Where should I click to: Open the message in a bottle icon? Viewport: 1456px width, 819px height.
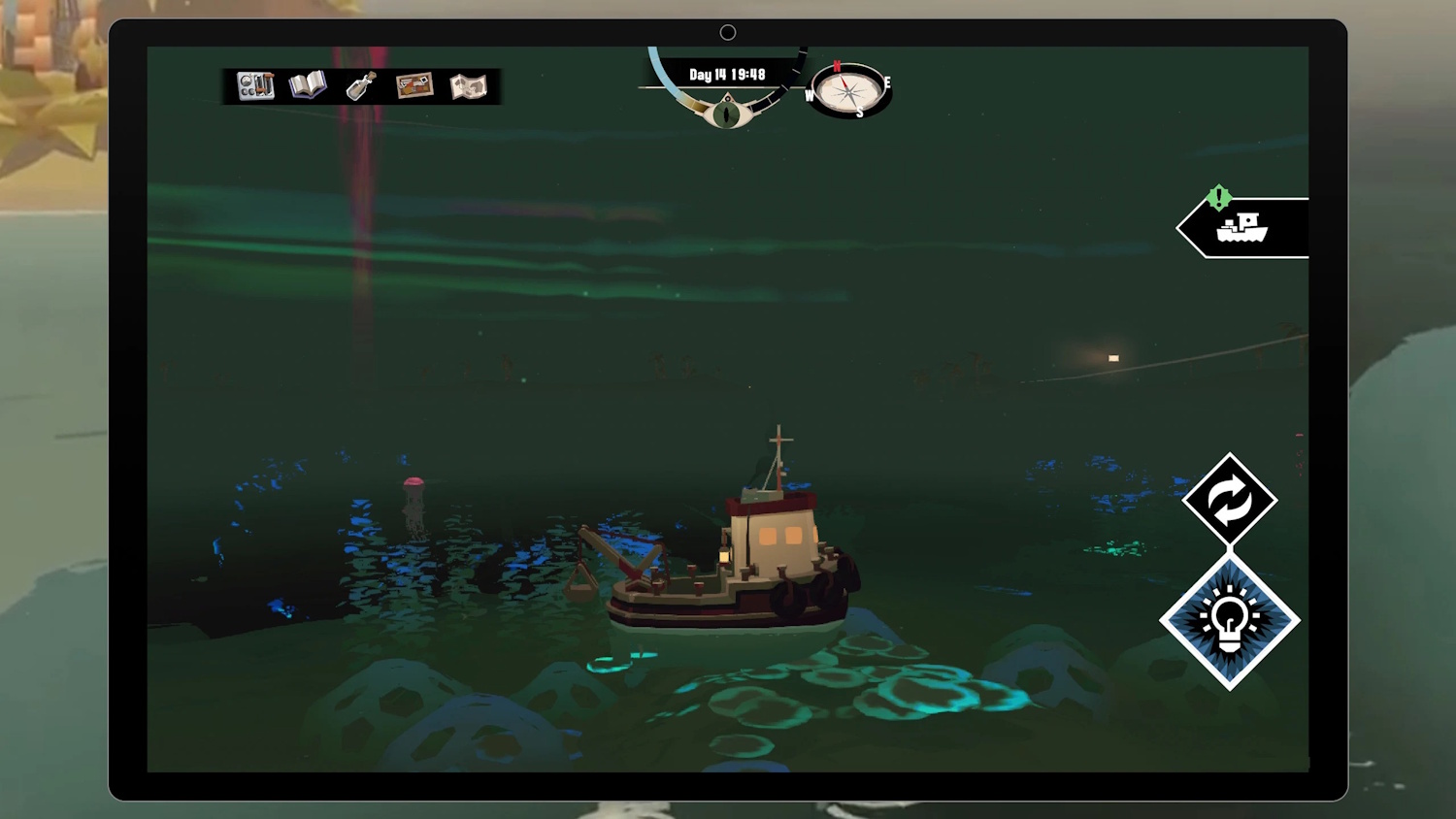361,86
